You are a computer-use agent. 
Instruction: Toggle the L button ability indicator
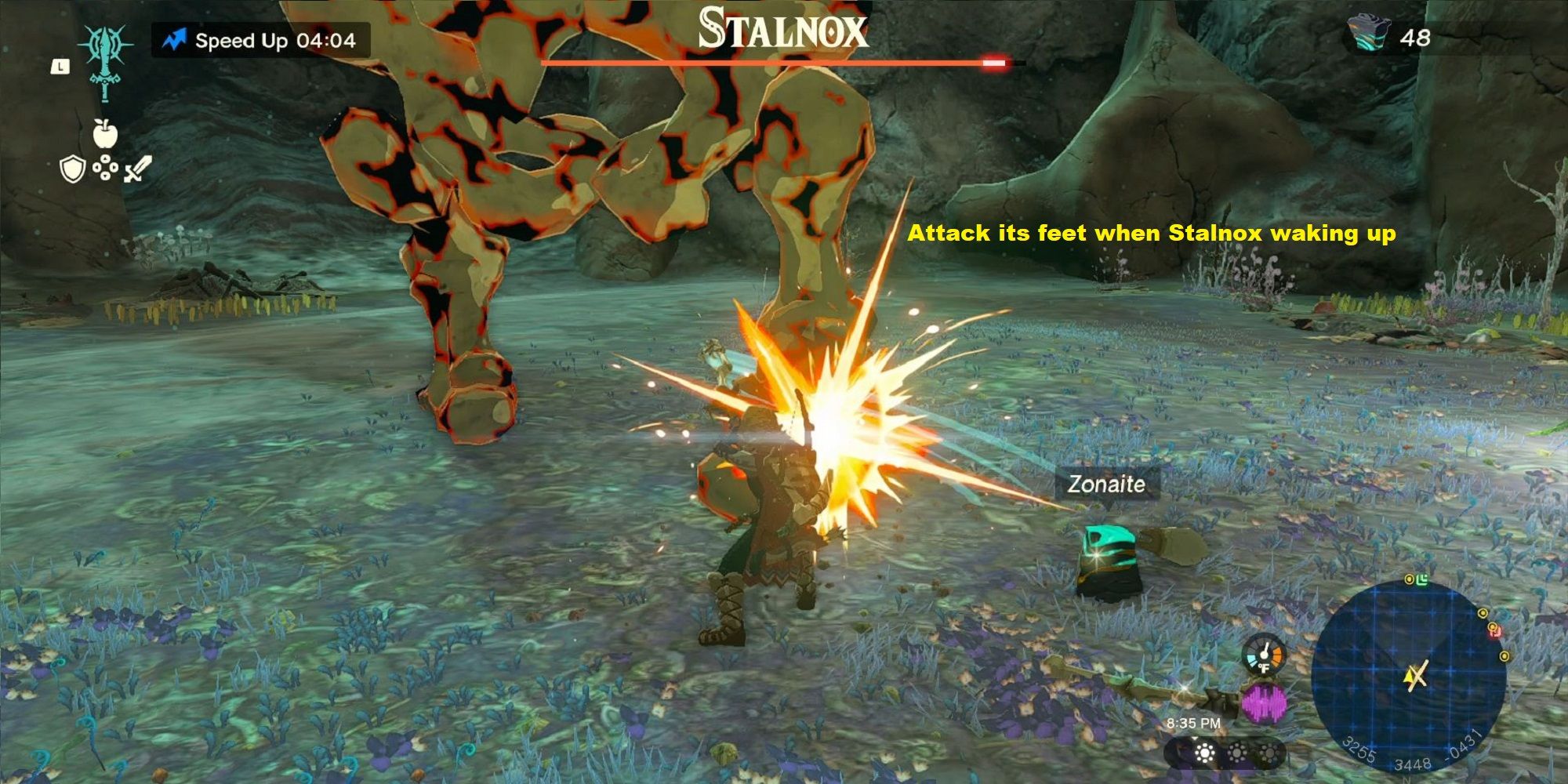tap(60, 67)
